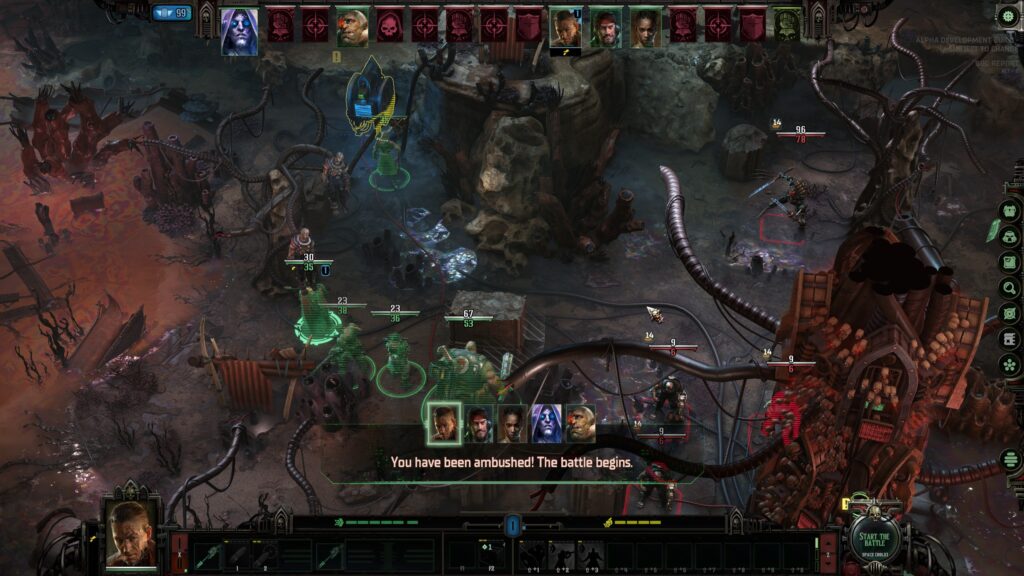Select the flower-shaped dots icon on sidebar

tap(1010, 366)
